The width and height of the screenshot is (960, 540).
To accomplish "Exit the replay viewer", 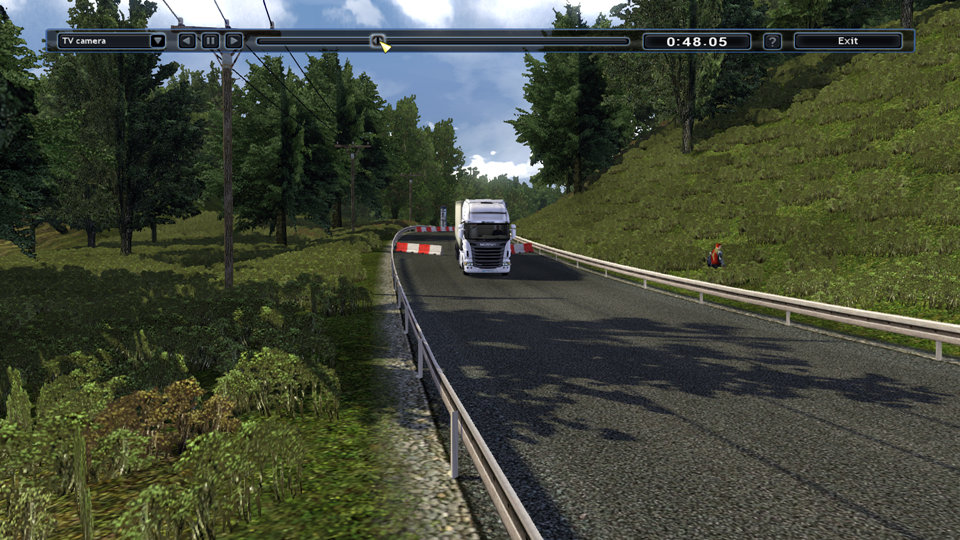I will click(848, 41).
